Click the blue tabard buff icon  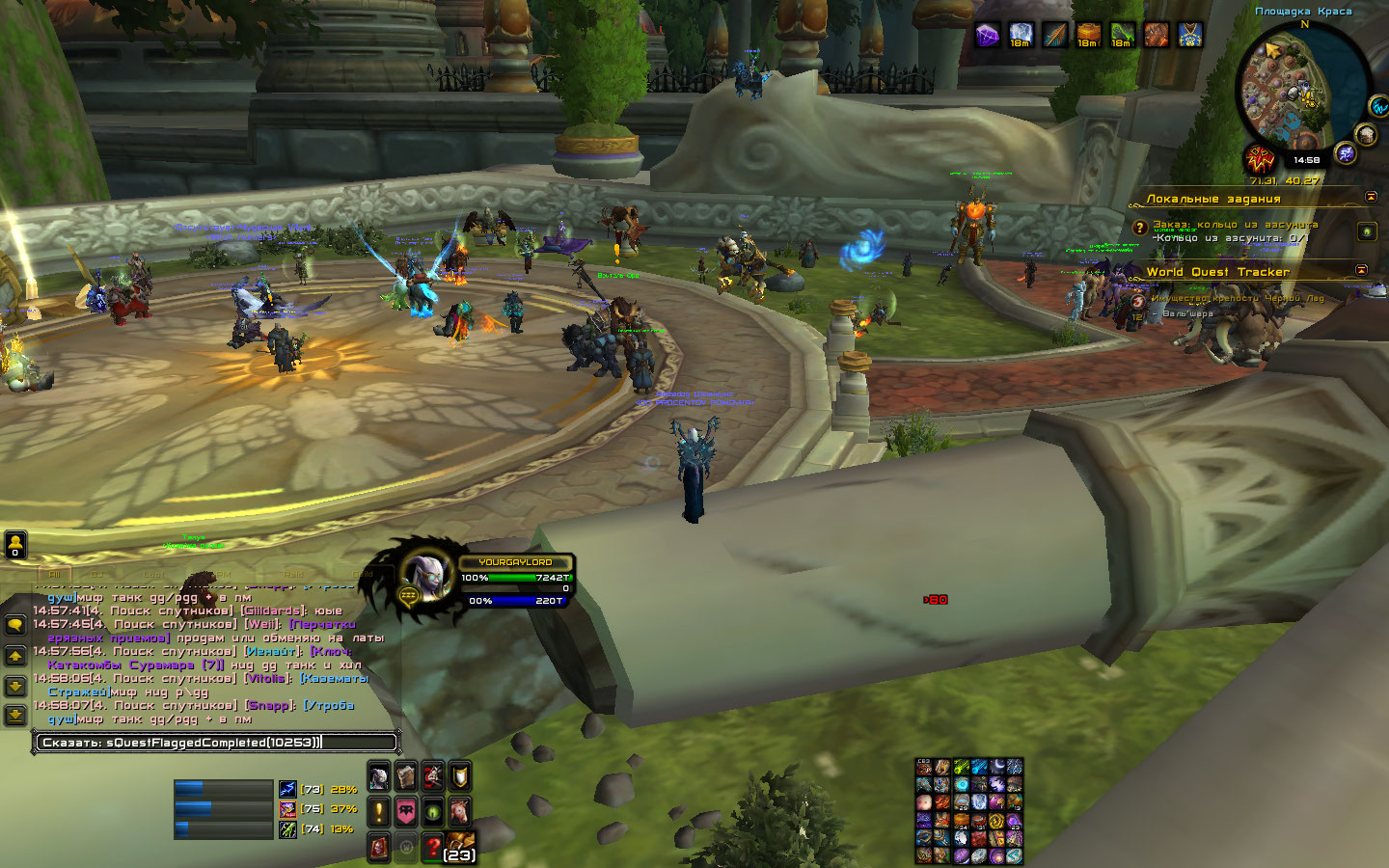pos(1189,36)
